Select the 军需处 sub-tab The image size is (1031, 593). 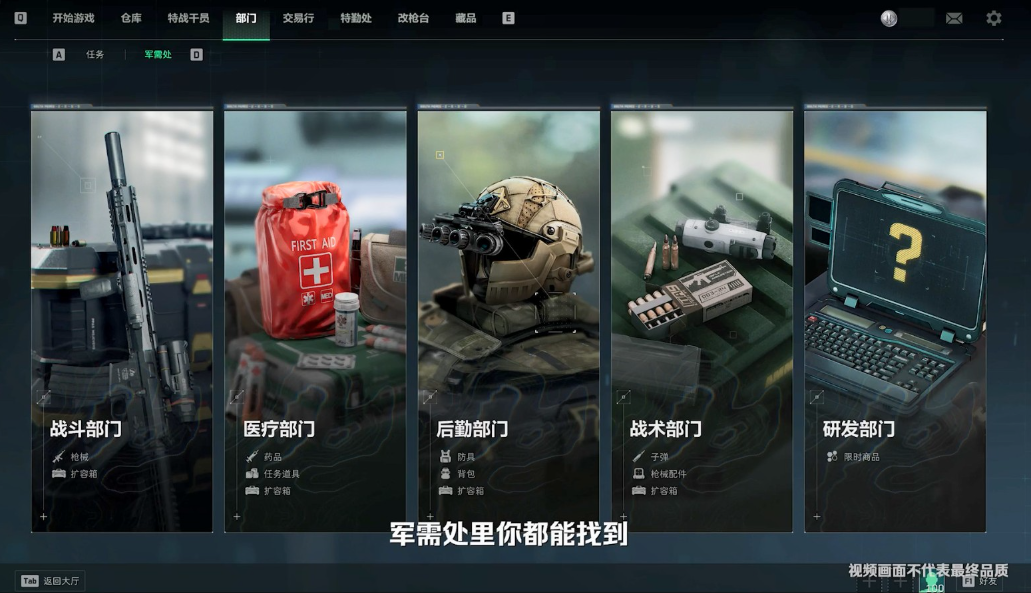click(158, 55)
